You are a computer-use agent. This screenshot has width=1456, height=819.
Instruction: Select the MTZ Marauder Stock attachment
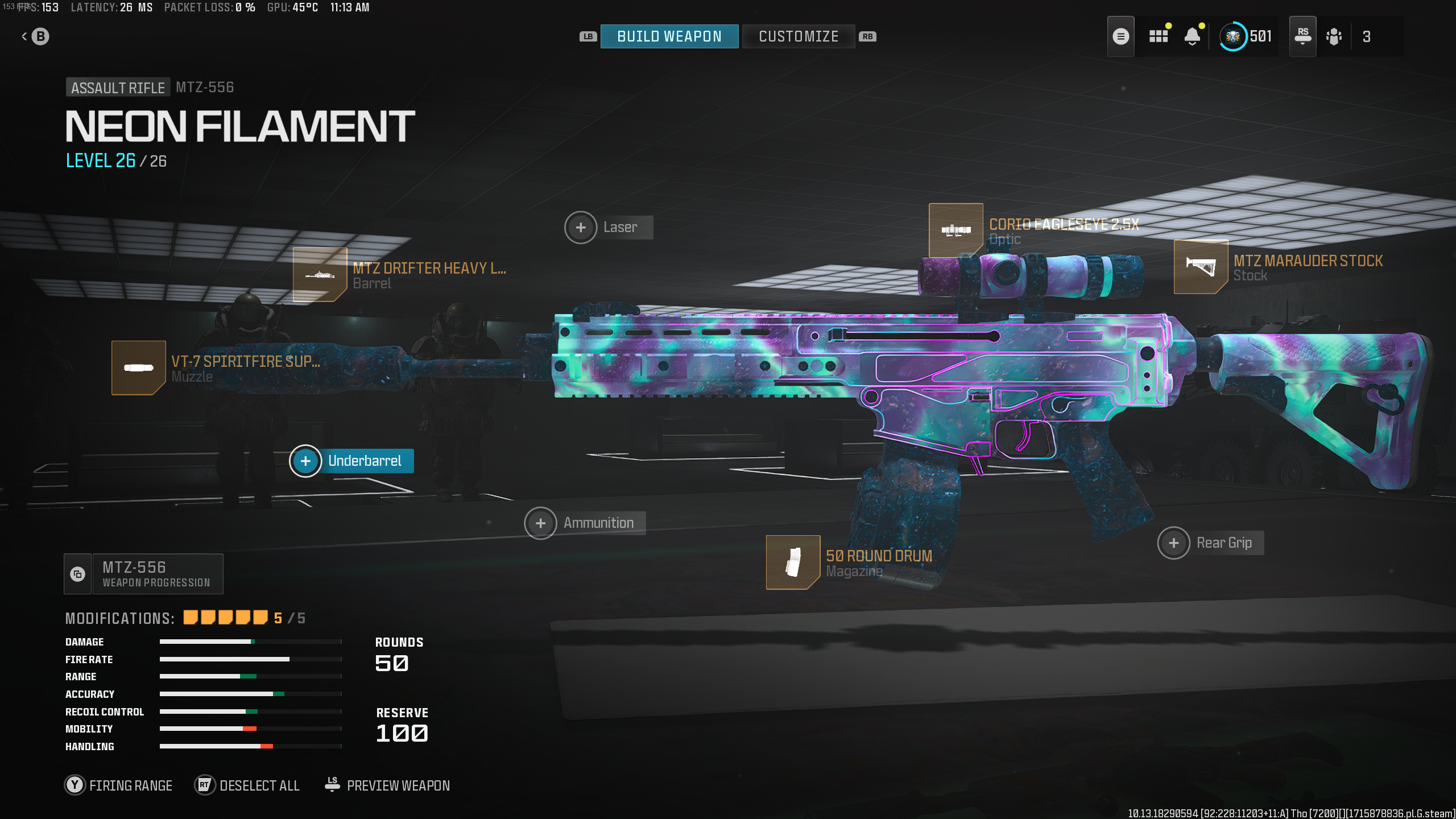click(x=1201, y=267)
